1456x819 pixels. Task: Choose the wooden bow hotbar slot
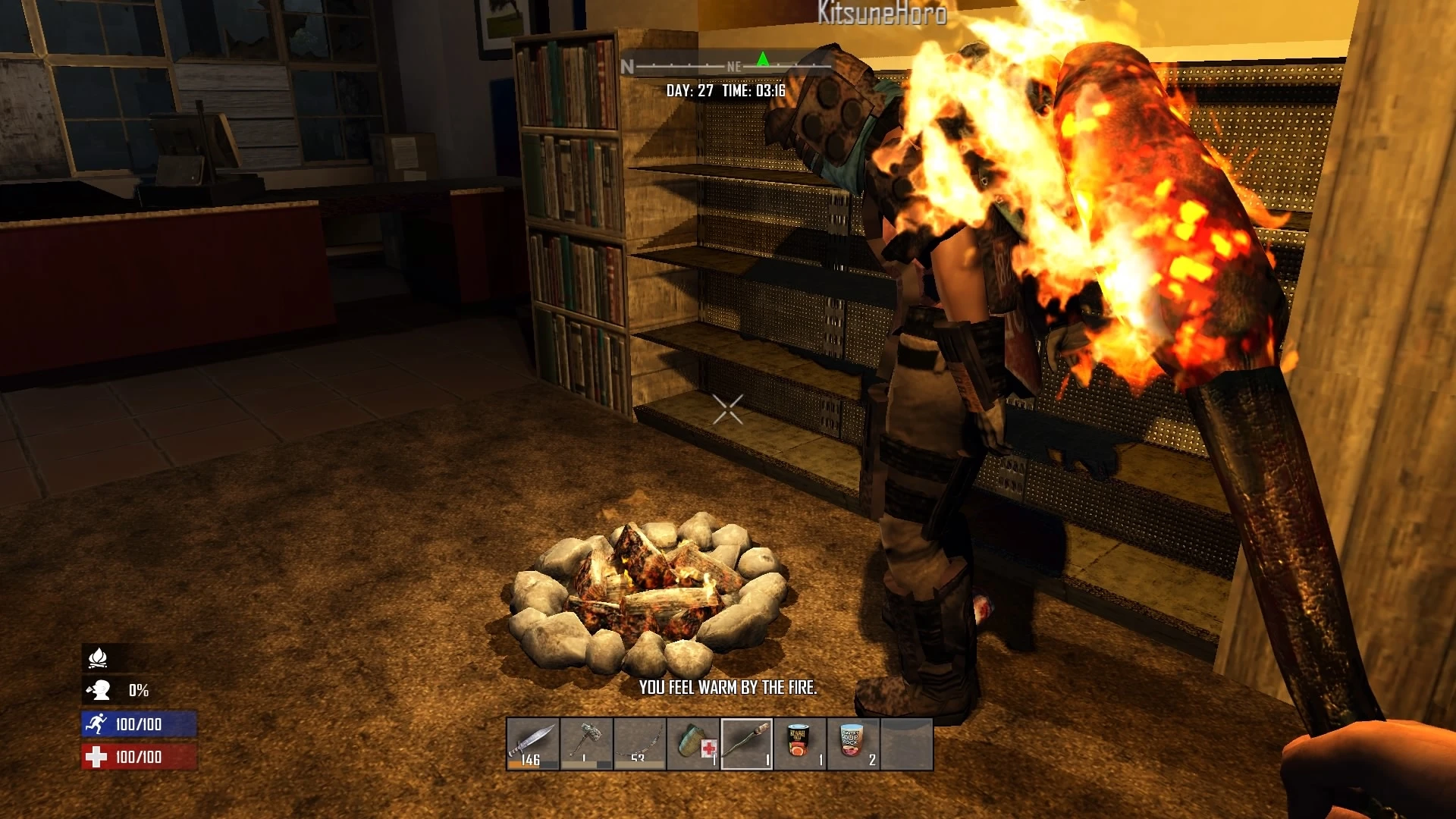pos(640,744)
